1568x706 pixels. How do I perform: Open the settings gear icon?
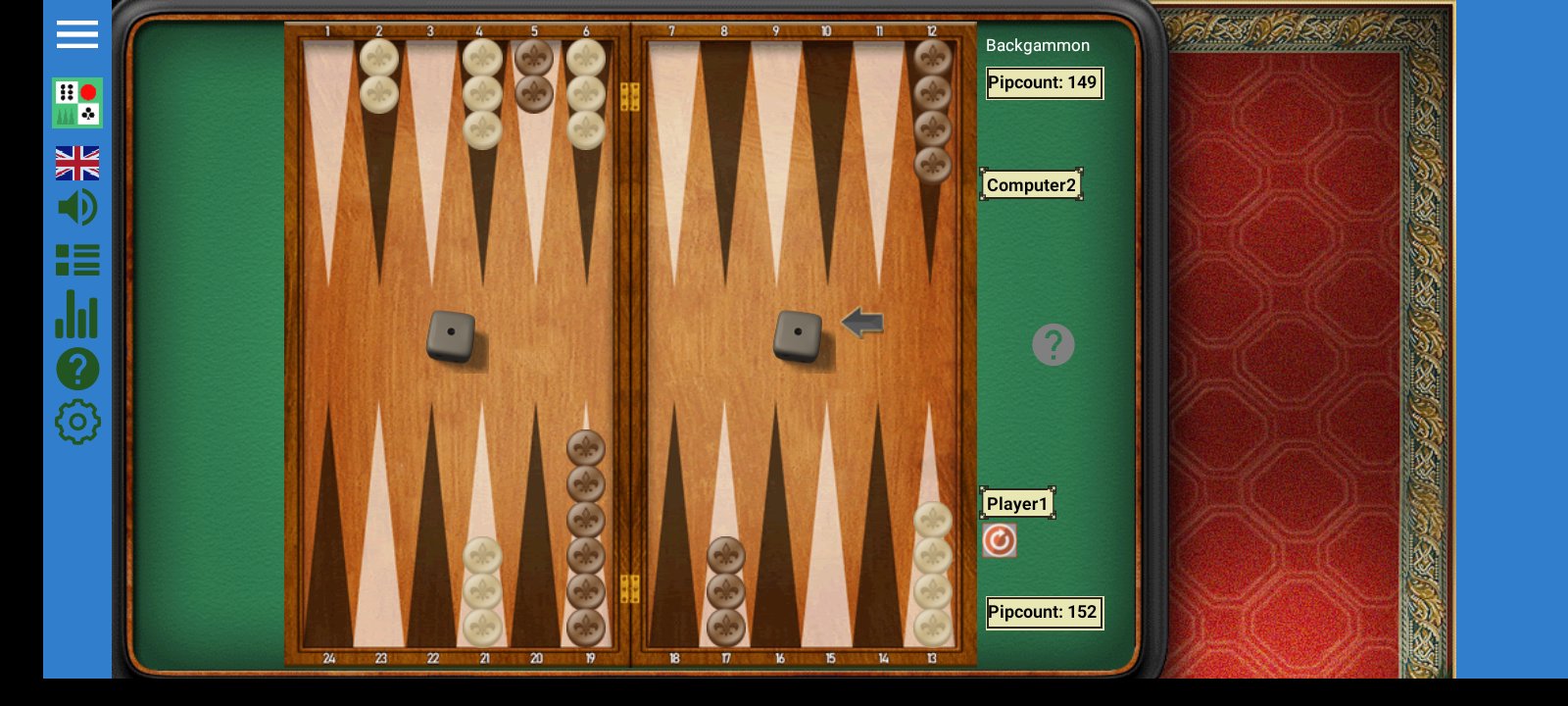pos(76,421)
